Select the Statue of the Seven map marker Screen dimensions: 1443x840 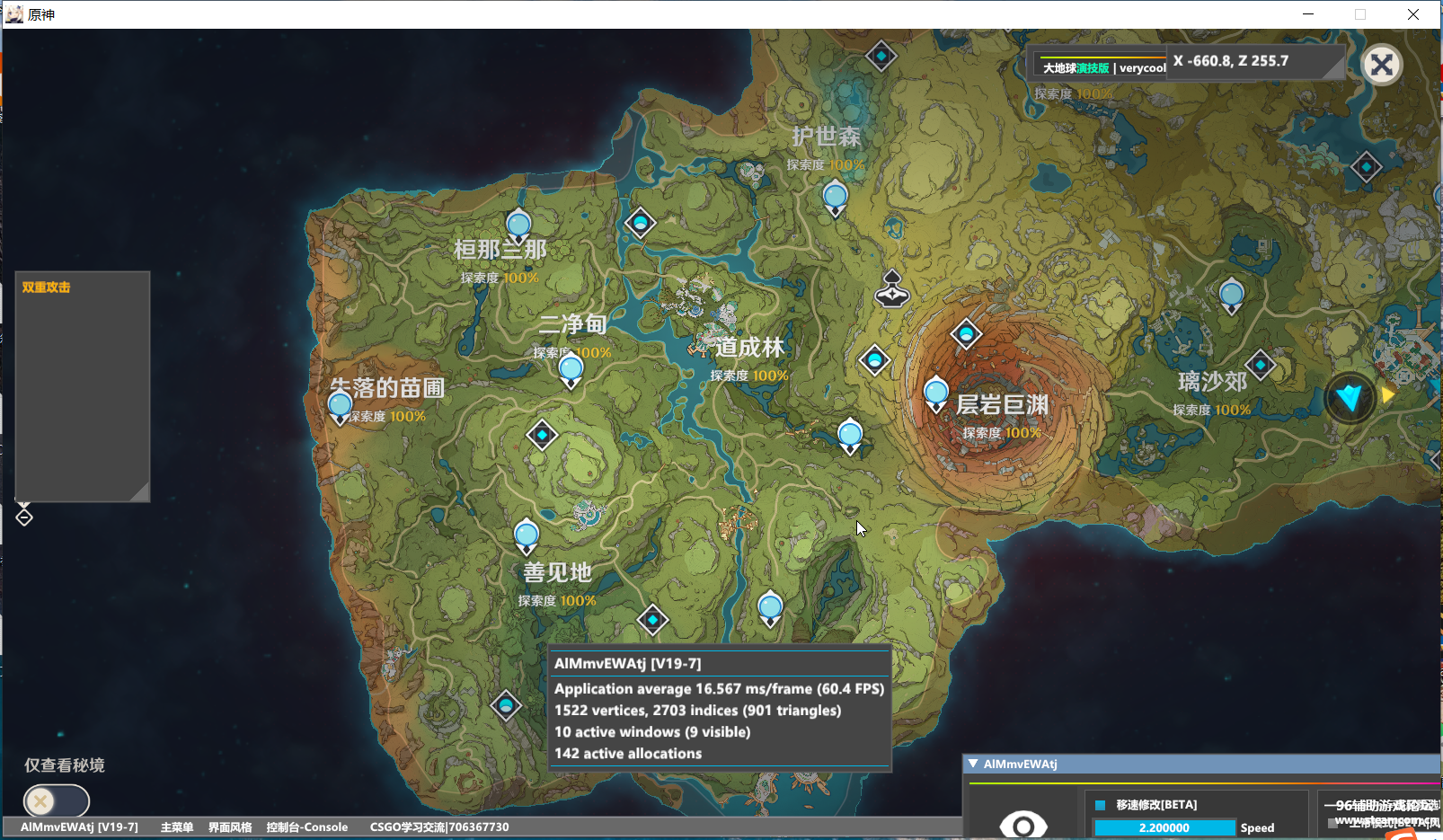(892, 288)
